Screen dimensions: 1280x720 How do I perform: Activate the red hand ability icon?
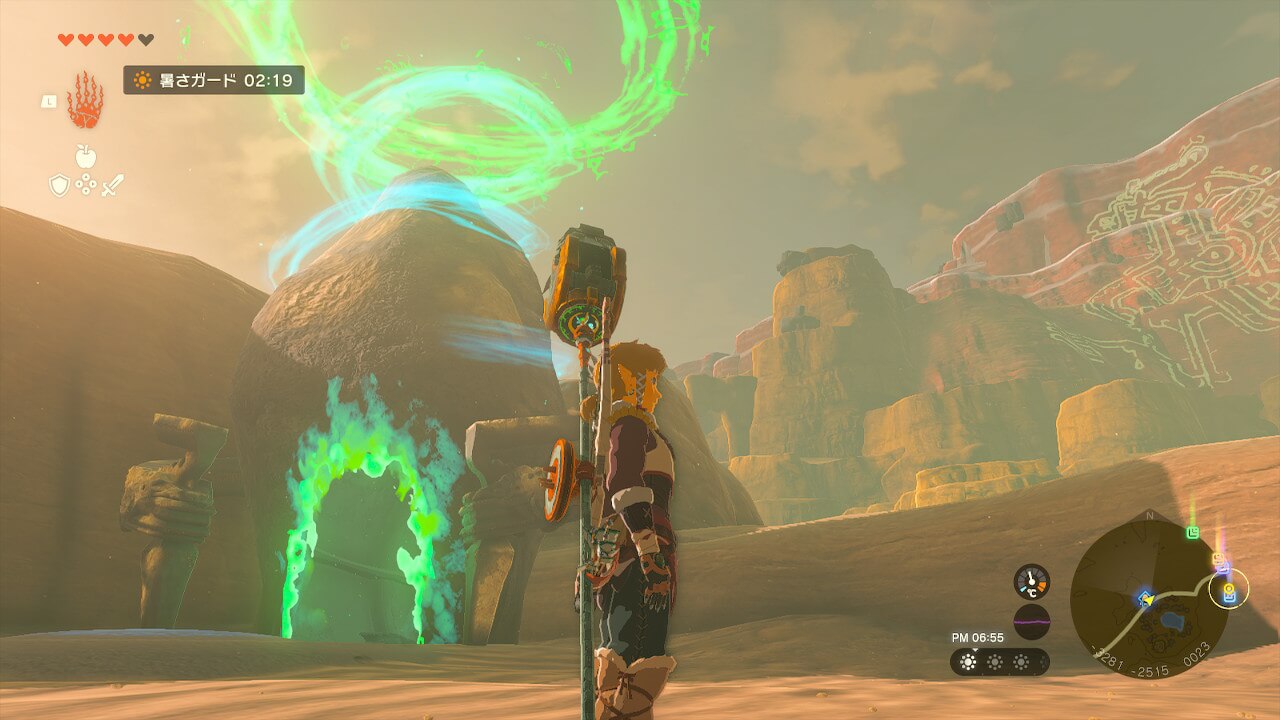(x=85, y=100)
